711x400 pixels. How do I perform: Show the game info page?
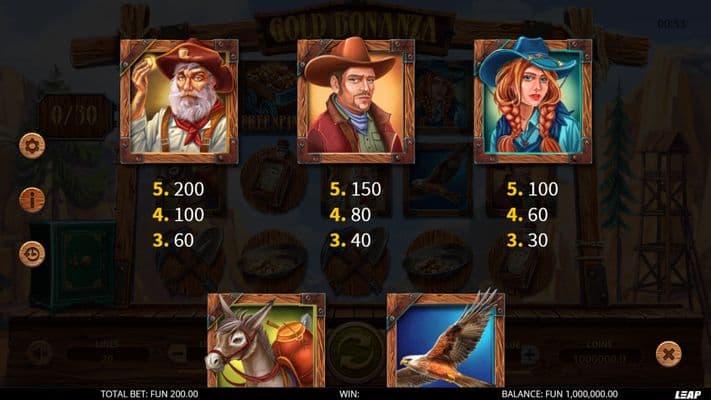pos(32,199)
